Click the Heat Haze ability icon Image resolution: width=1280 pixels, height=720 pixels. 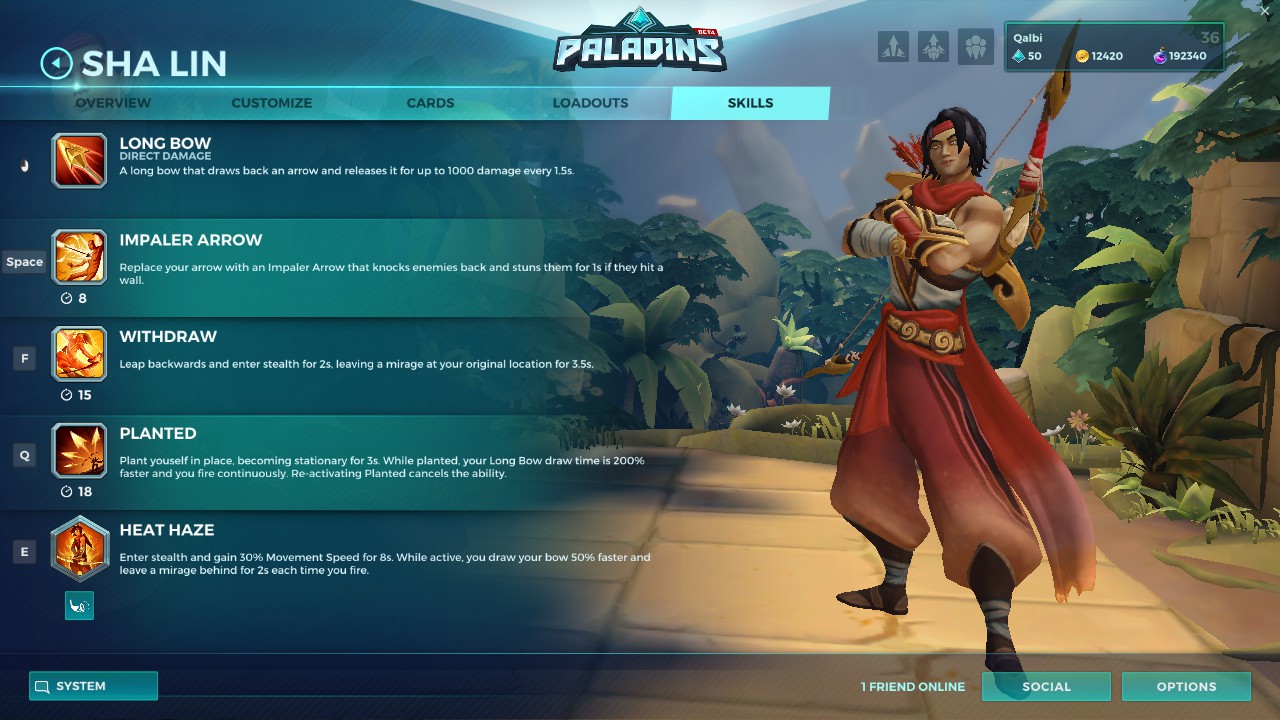(x=79, y=547)
